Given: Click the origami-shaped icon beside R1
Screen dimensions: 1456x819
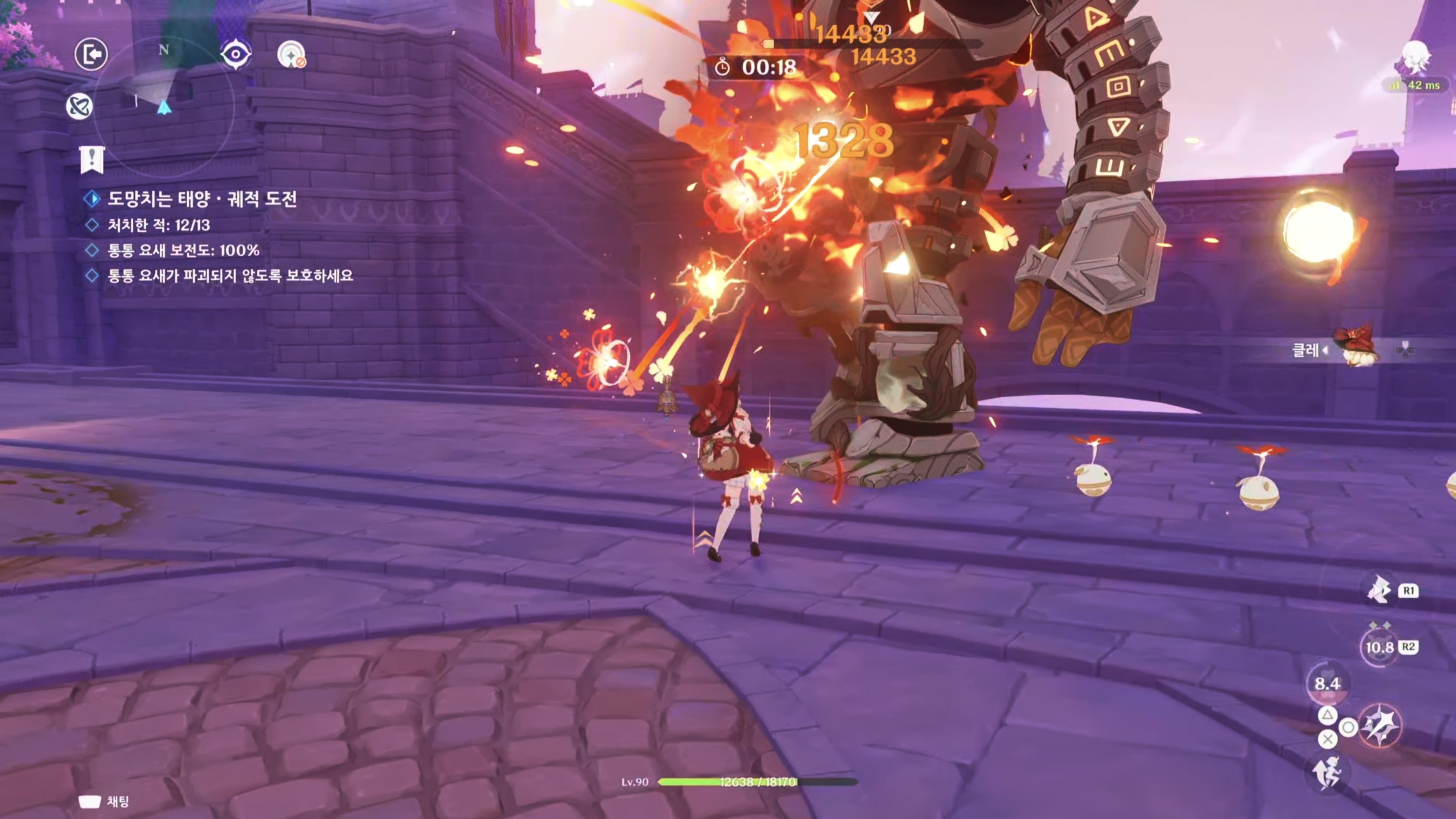Looking at the screenshot, I should pos(1379,590).
